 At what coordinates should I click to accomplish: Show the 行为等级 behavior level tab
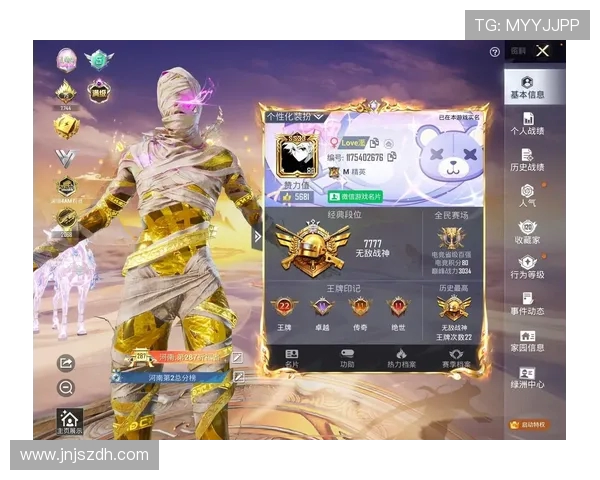[x=527, y=266]
